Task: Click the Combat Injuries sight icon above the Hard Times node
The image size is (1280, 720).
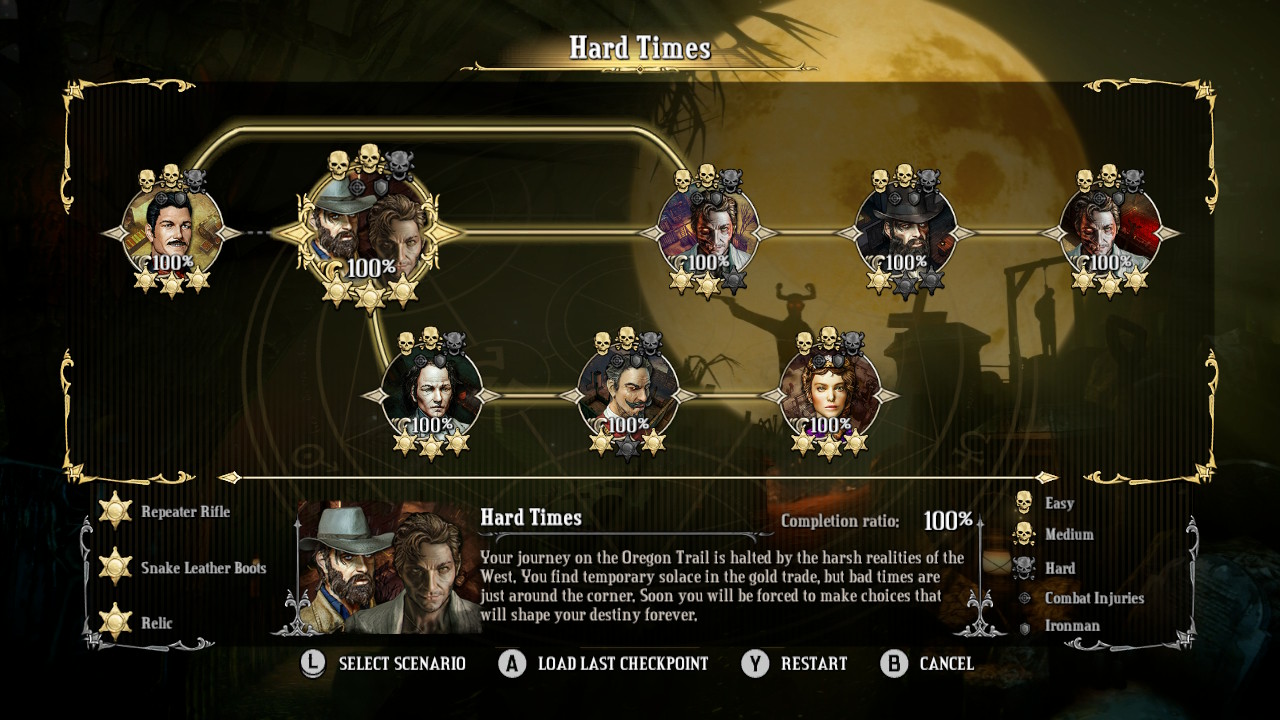Action: (x=356, y=187)
